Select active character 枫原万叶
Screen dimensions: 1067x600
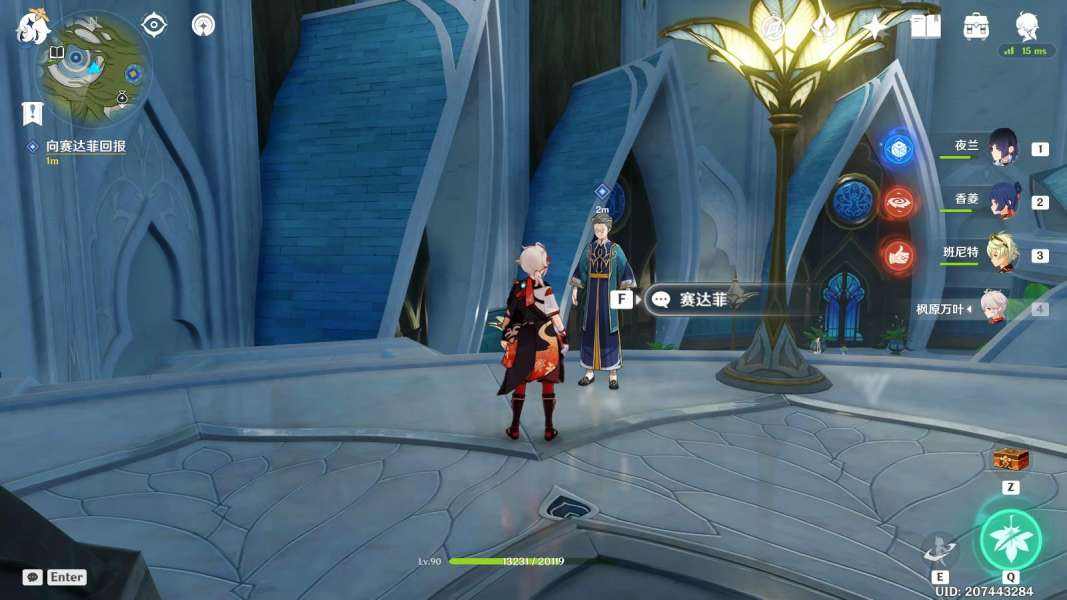pos(991,308)
